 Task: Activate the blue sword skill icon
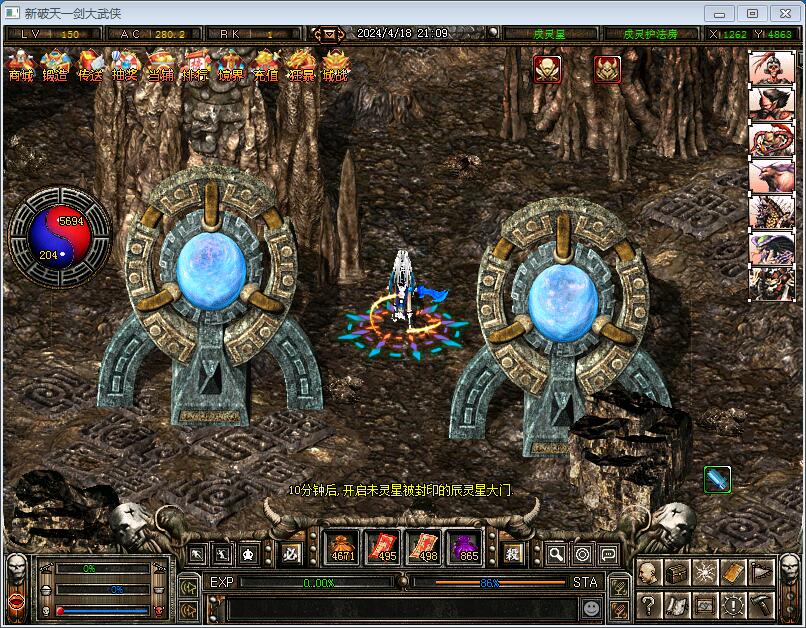click(717, 480)
